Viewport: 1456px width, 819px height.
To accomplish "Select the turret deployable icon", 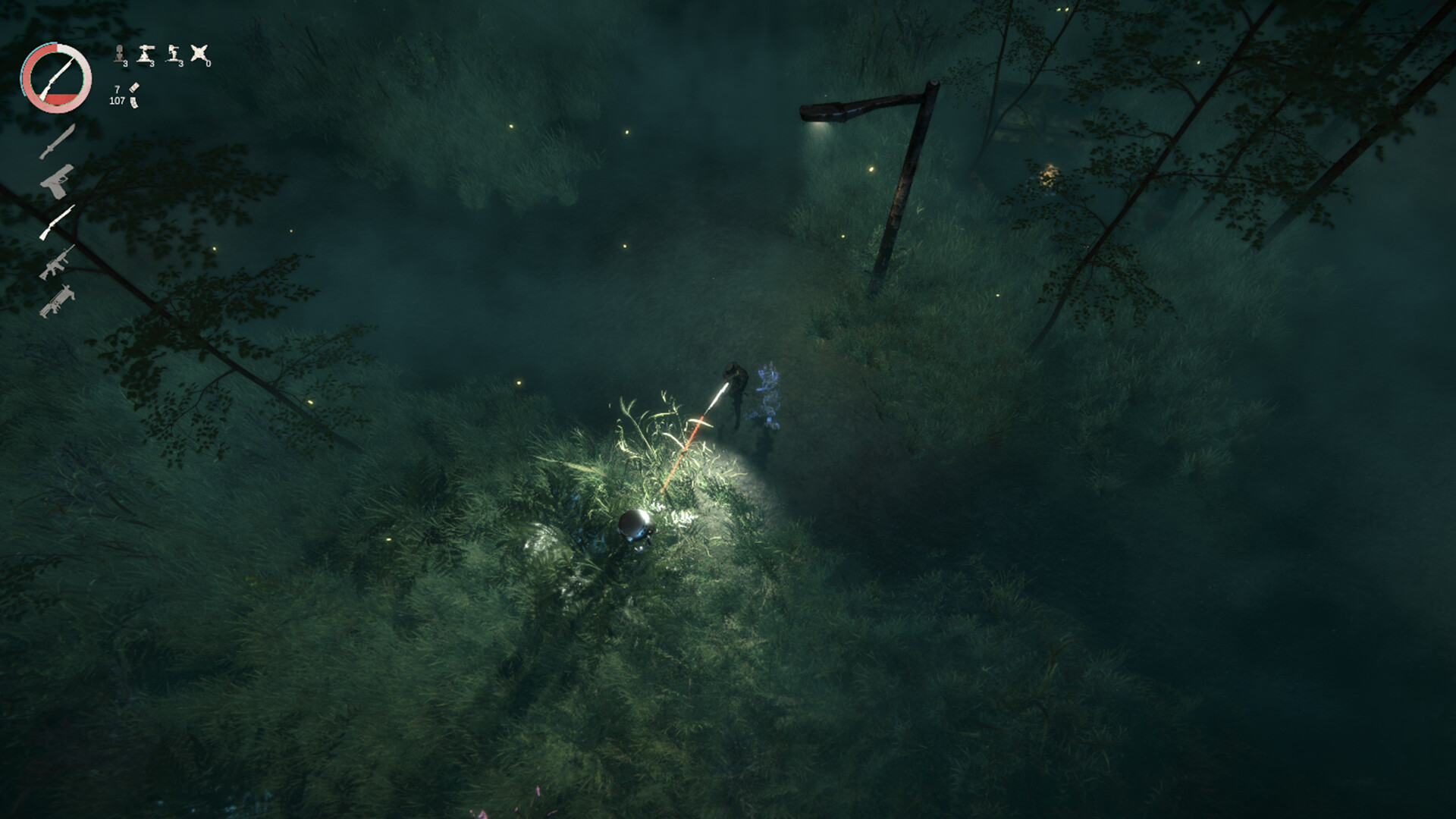I will pos(145,54).
